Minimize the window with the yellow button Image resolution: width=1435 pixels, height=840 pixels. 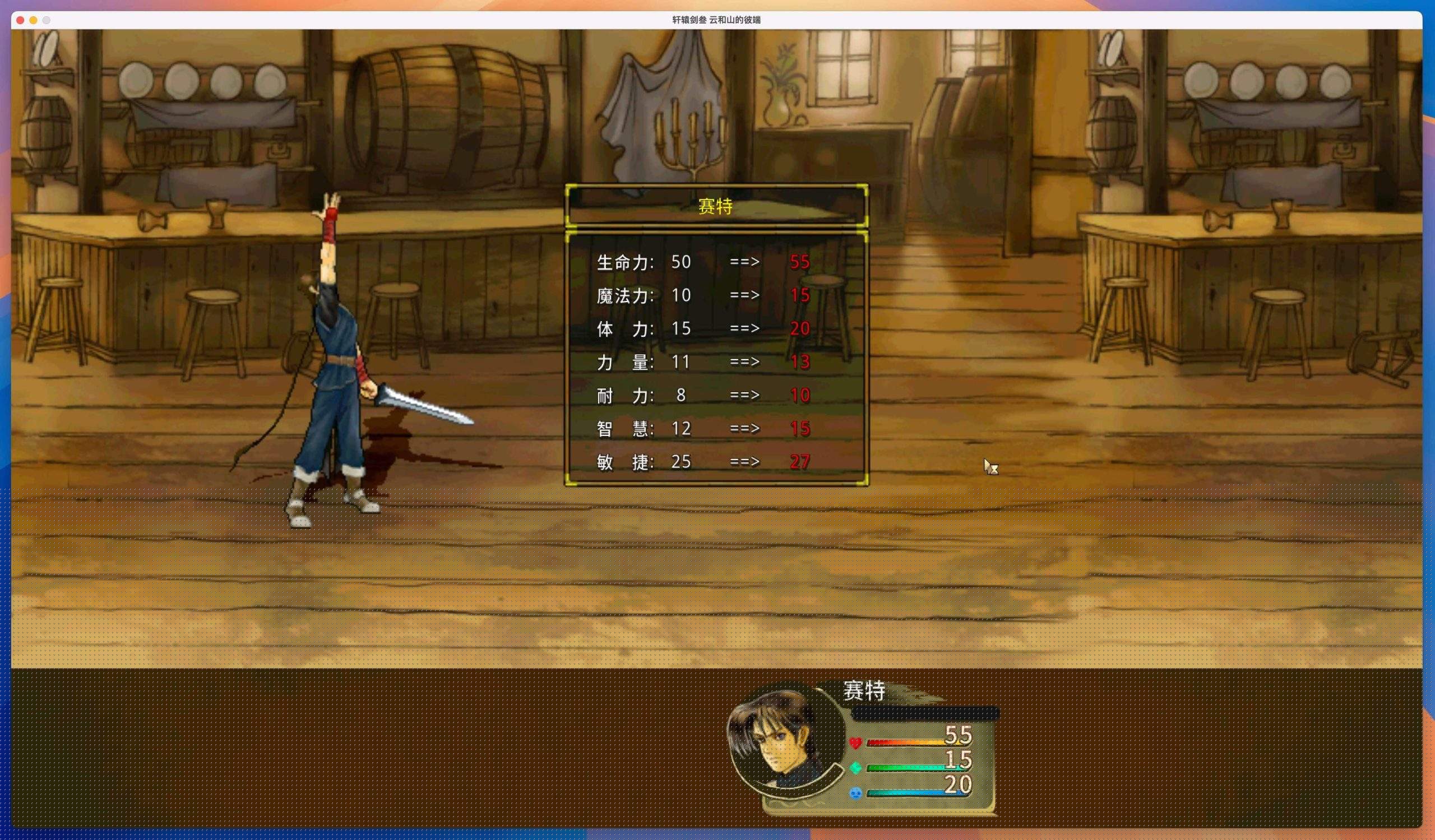click(34, 20)
